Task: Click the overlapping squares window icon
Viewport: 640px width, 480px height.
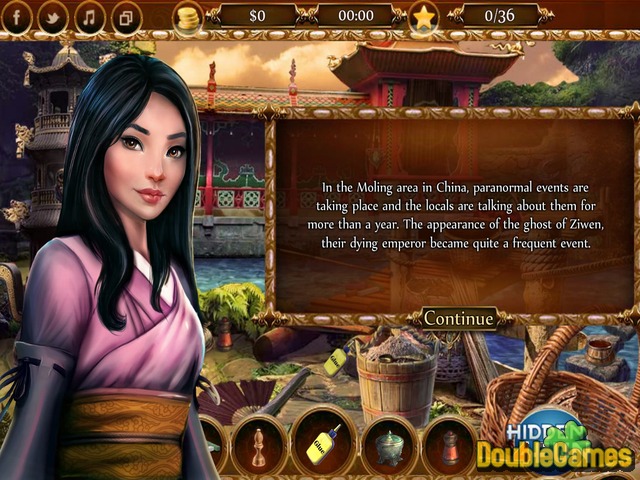Action: pyautogui.click(x=125, y=17)
